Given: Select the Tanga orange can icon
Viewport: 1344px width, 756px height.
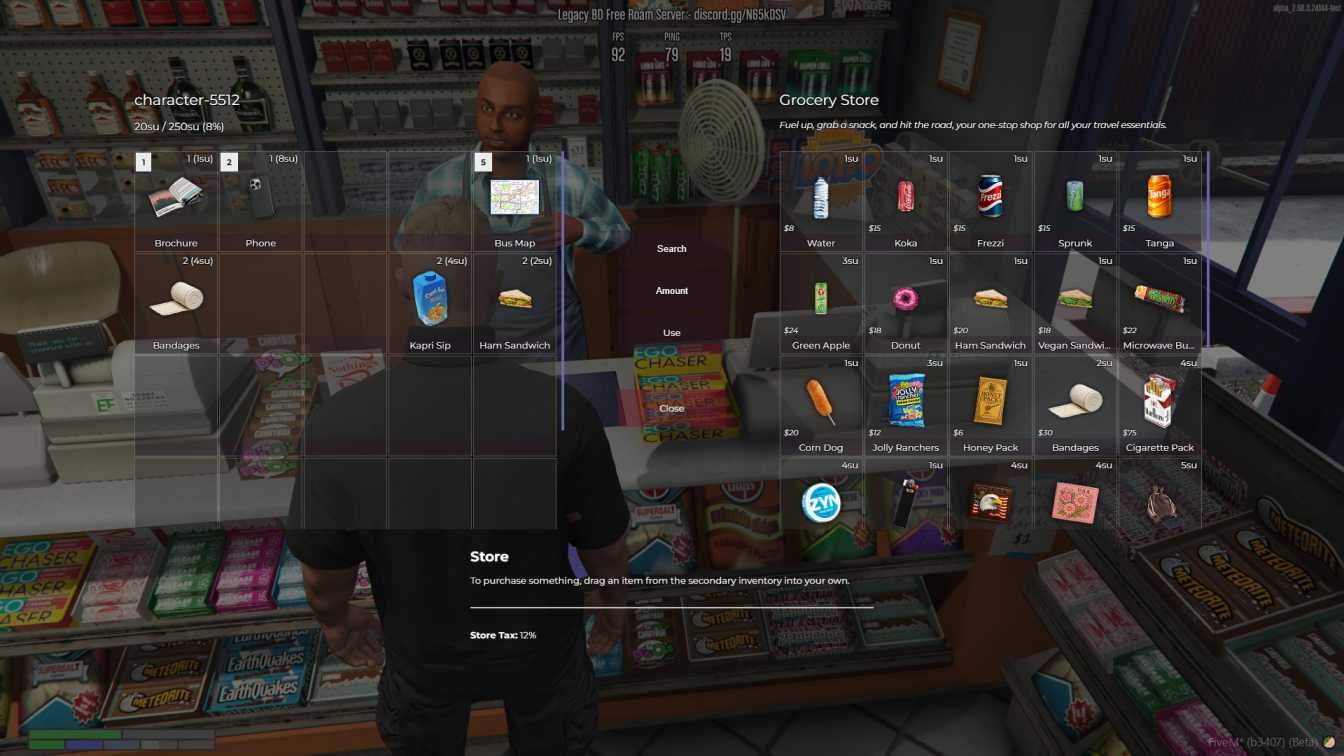Looking at the screenshot, I should 1159,197.
